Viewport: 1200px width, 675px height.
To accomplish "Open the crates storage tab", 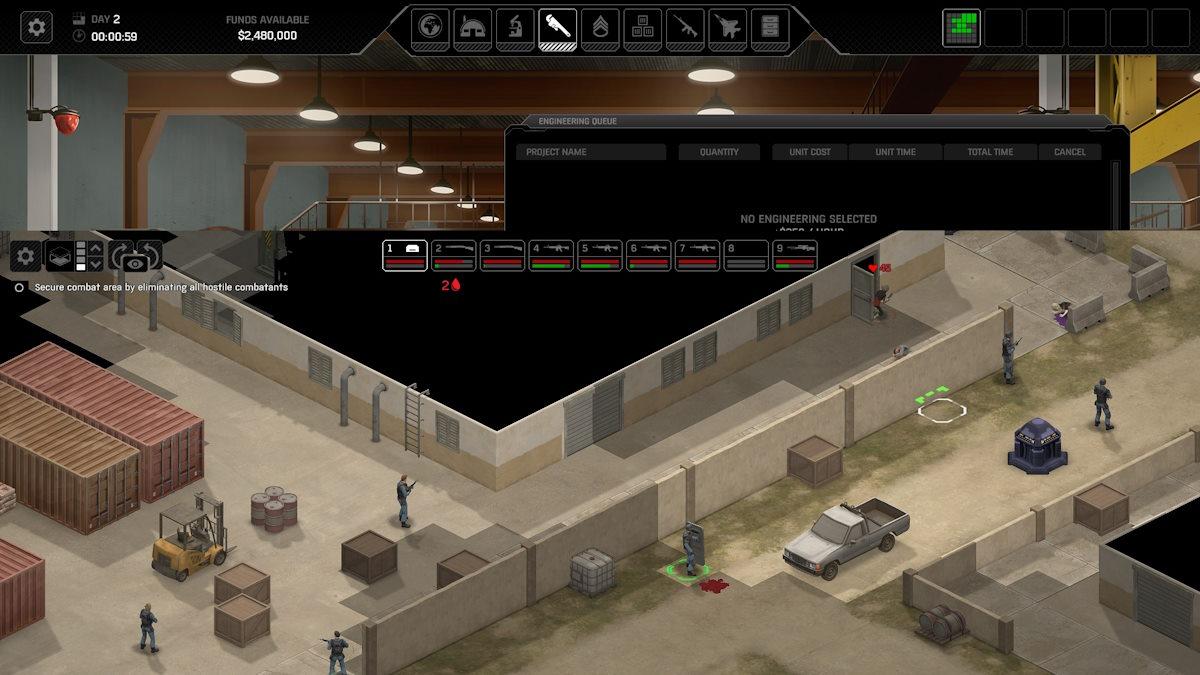I will 643,27.
